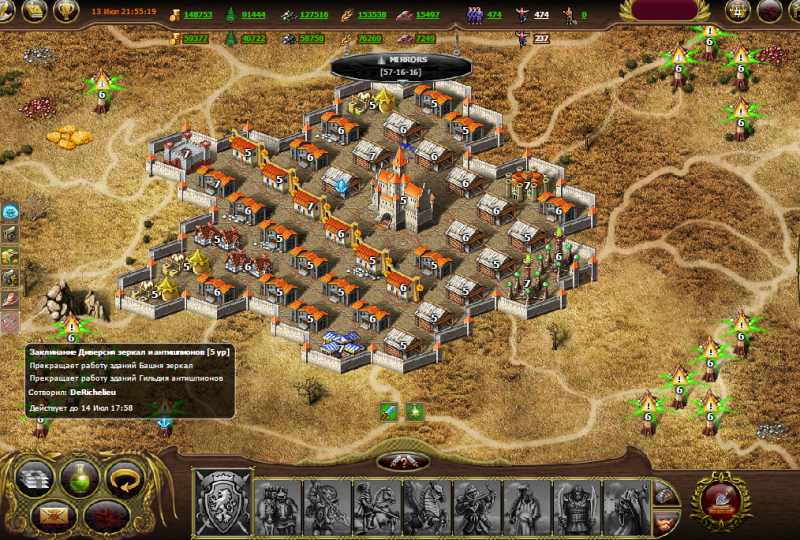This screenshot has height=540, width=800.
Task: Choose the winged griffin unit portrait
Action: (427, 507)
